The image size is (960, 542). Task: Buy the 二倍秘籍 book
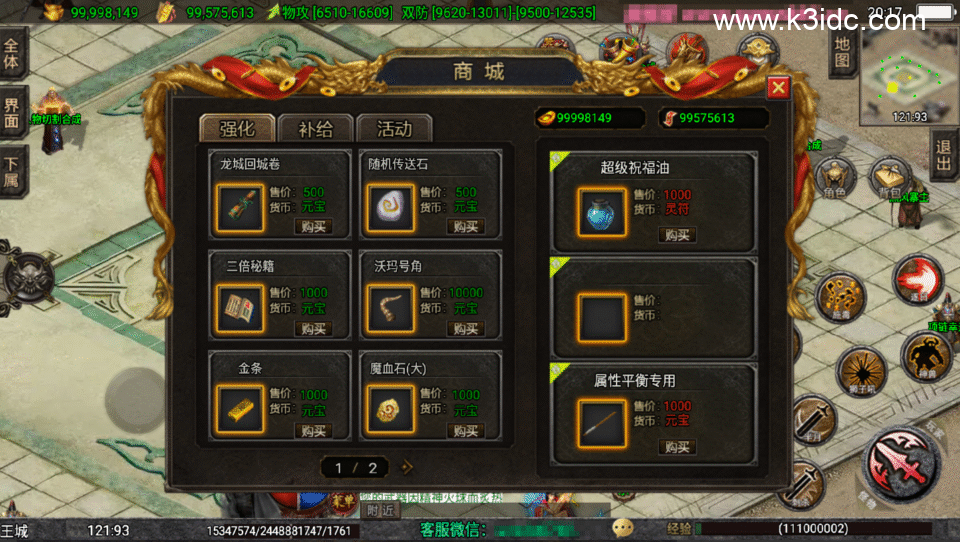coord(313,329)
